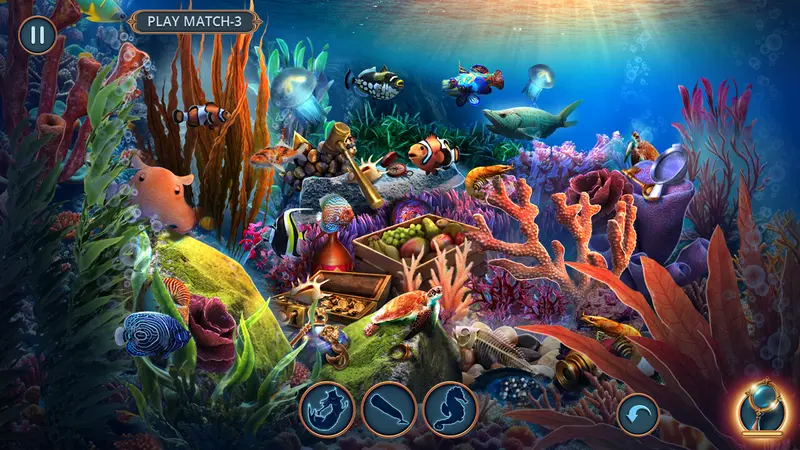This screenshot has width=800, height=450.
Task: Select the mermaid silhouette target
Action: (327, 409)
